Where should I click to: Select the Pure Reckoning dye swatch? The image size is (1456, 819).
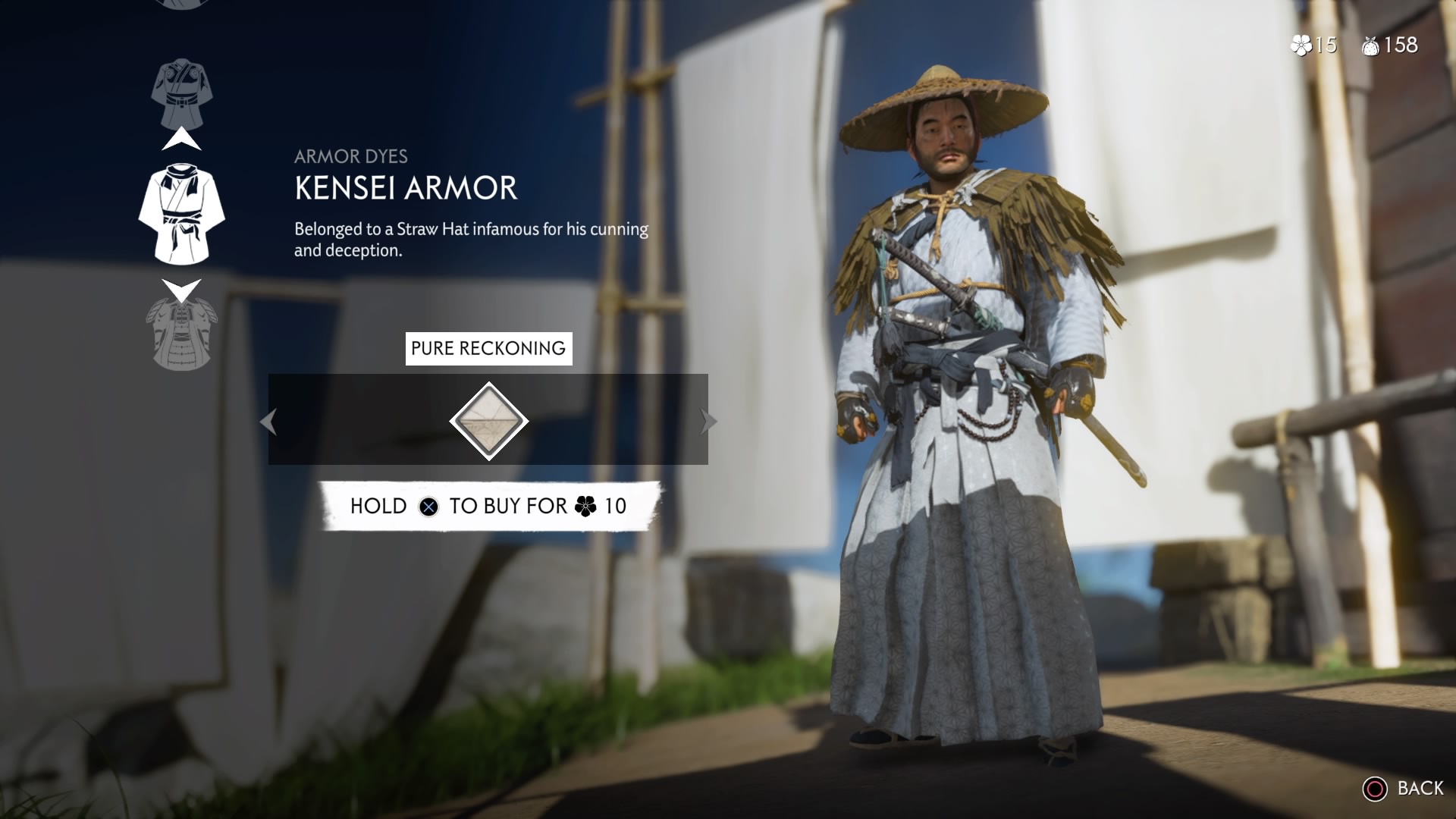488,421
